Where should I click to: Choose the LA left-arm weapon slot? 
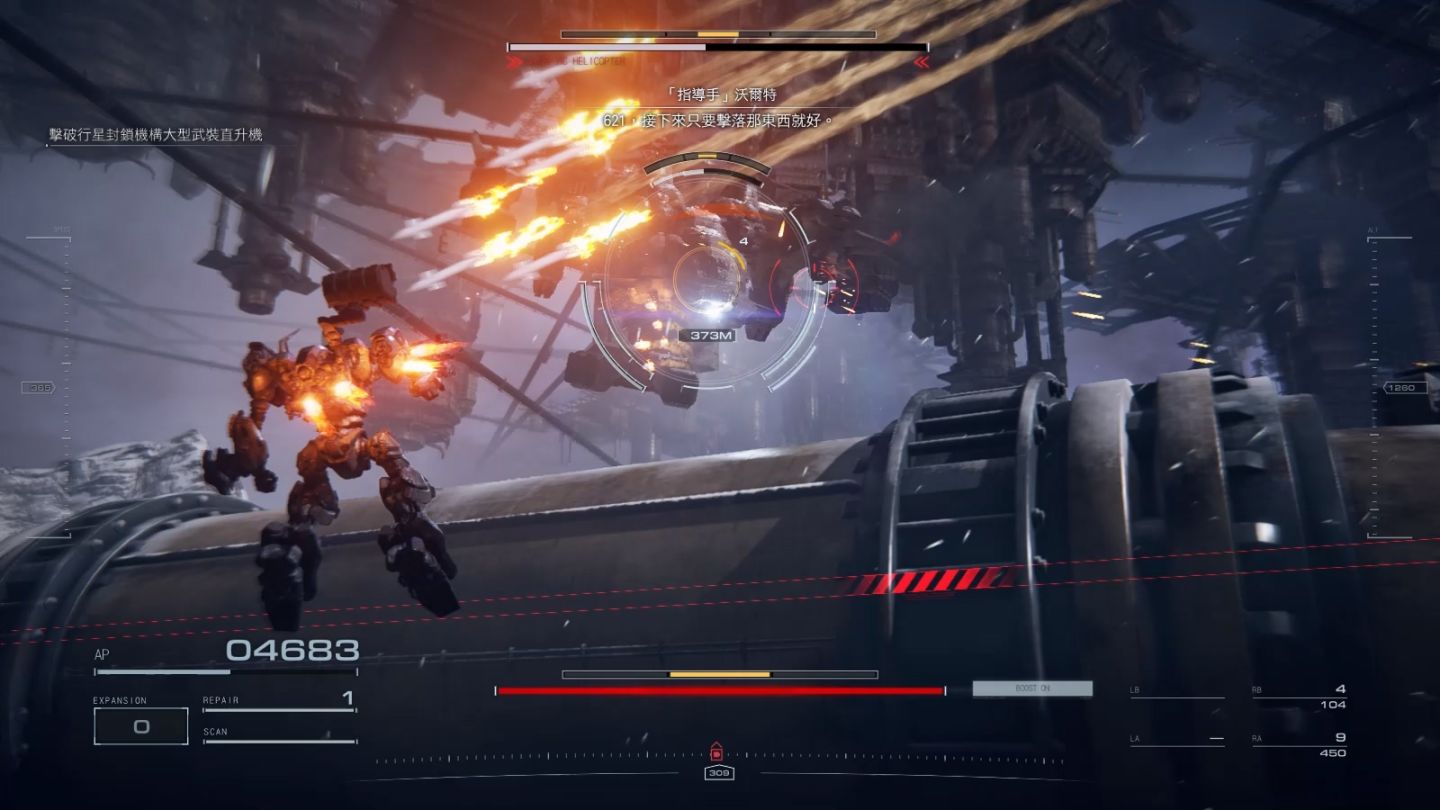click(x=1176, y=740)
